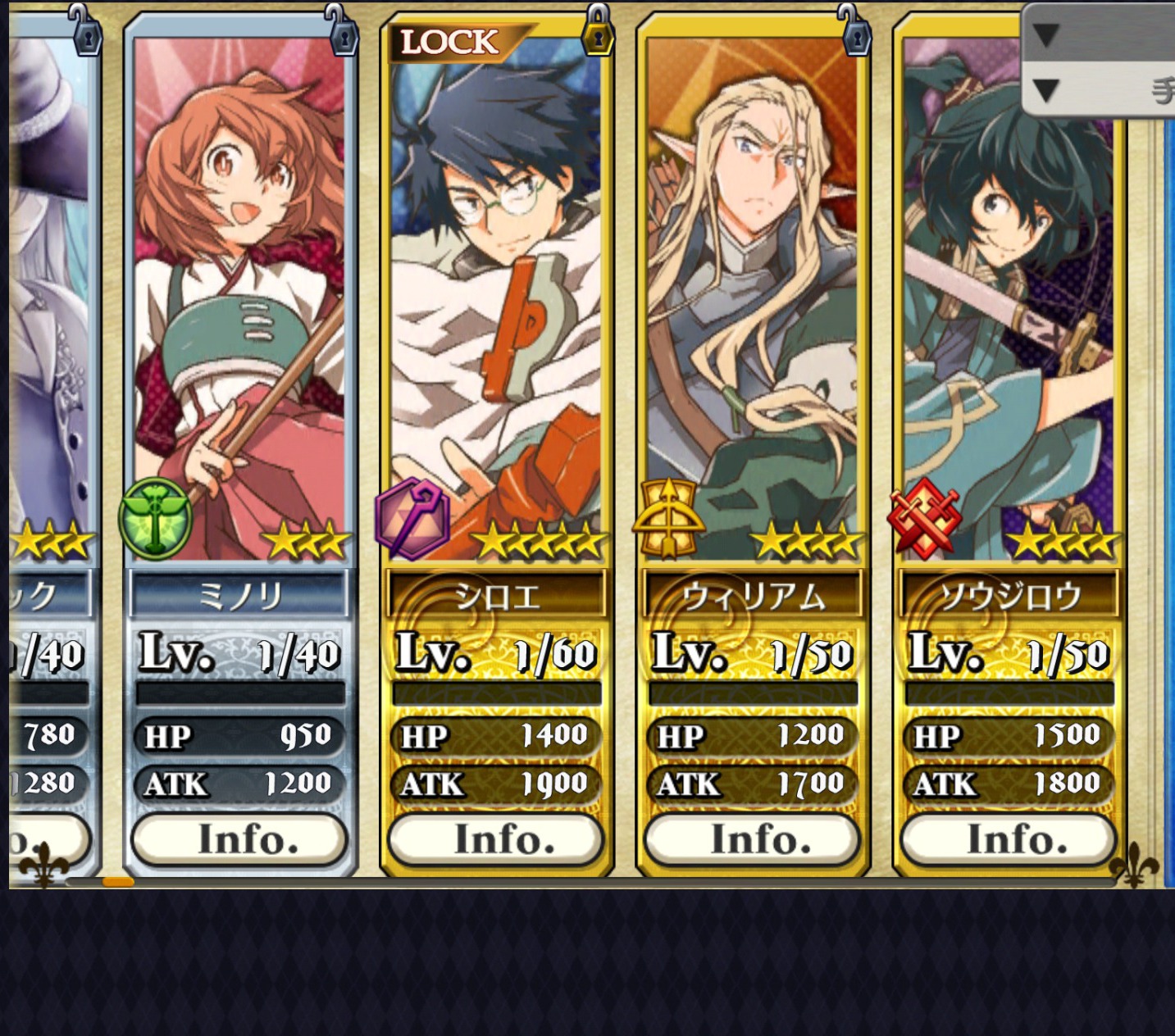Image resolution: width=1175 pixels, height=1036 pixels.
Task: Open Info for ミノリ card
Action: (239, 839)
